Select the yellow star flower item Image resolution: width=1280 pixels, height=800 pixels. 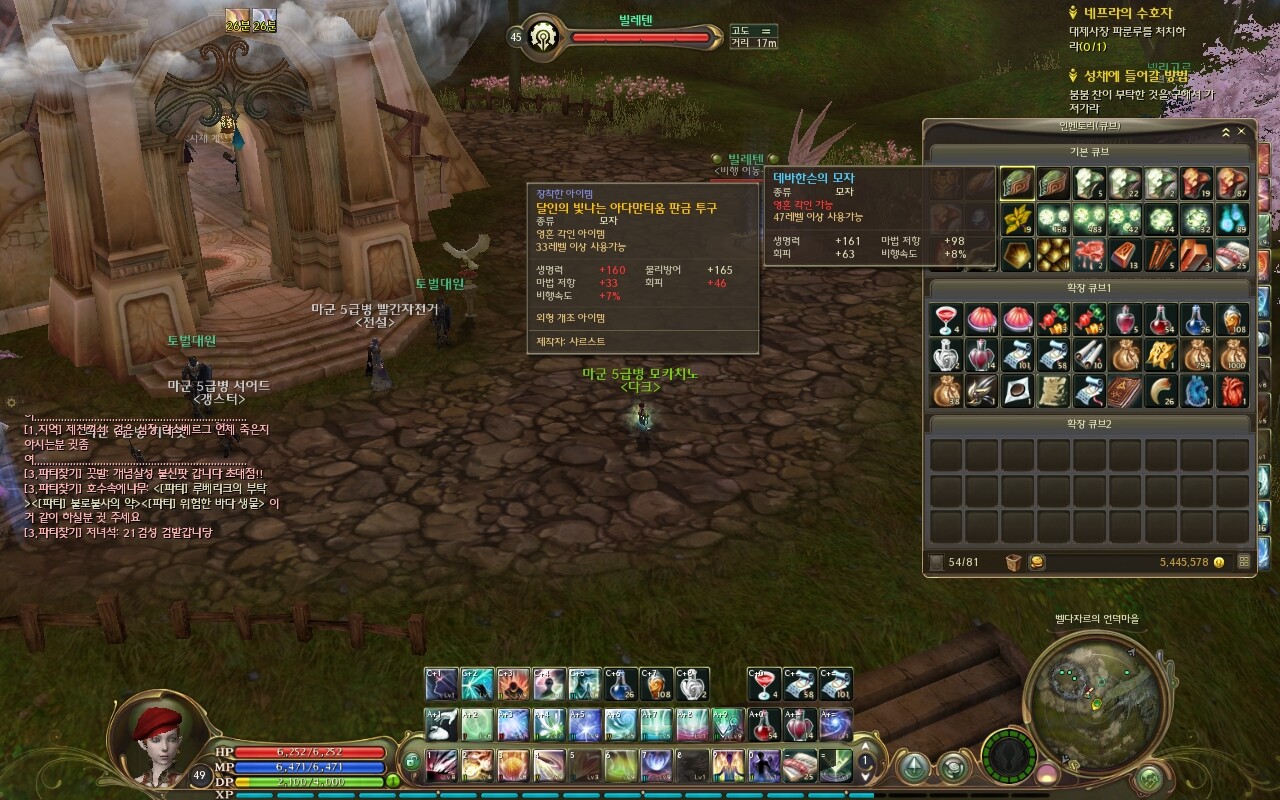(1017, 217)
